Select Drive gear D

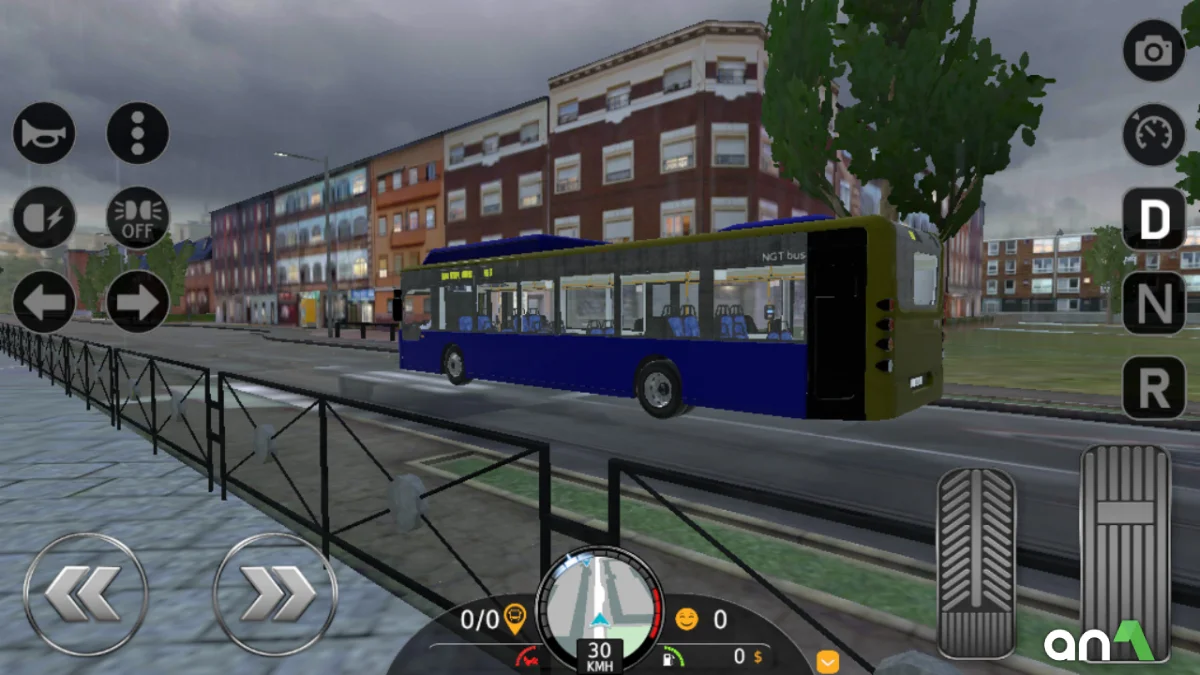pyautogui.click(x=1153, y=219)
